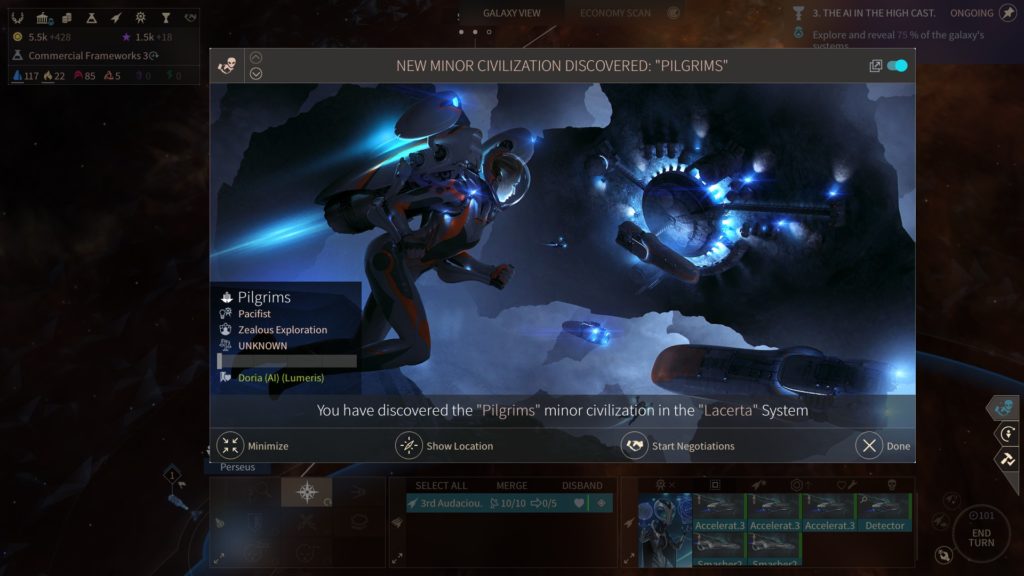Go to previous notification with up arrow
1024x576 pixels.
coord(256,58)
